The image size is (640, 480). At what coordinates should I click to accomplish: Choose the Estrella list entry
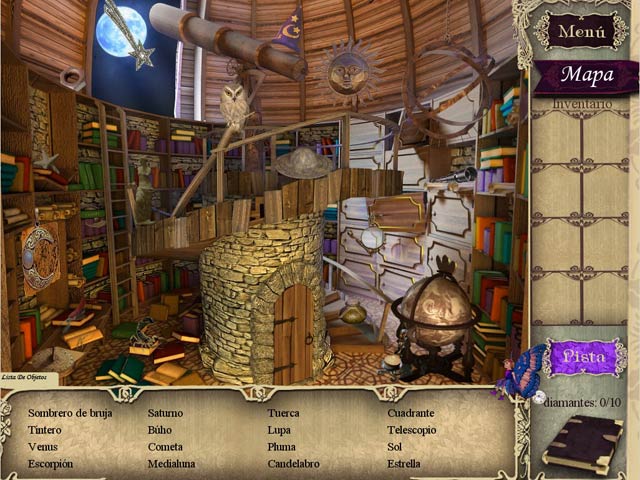pyautogui.click(x=404, y=464)
